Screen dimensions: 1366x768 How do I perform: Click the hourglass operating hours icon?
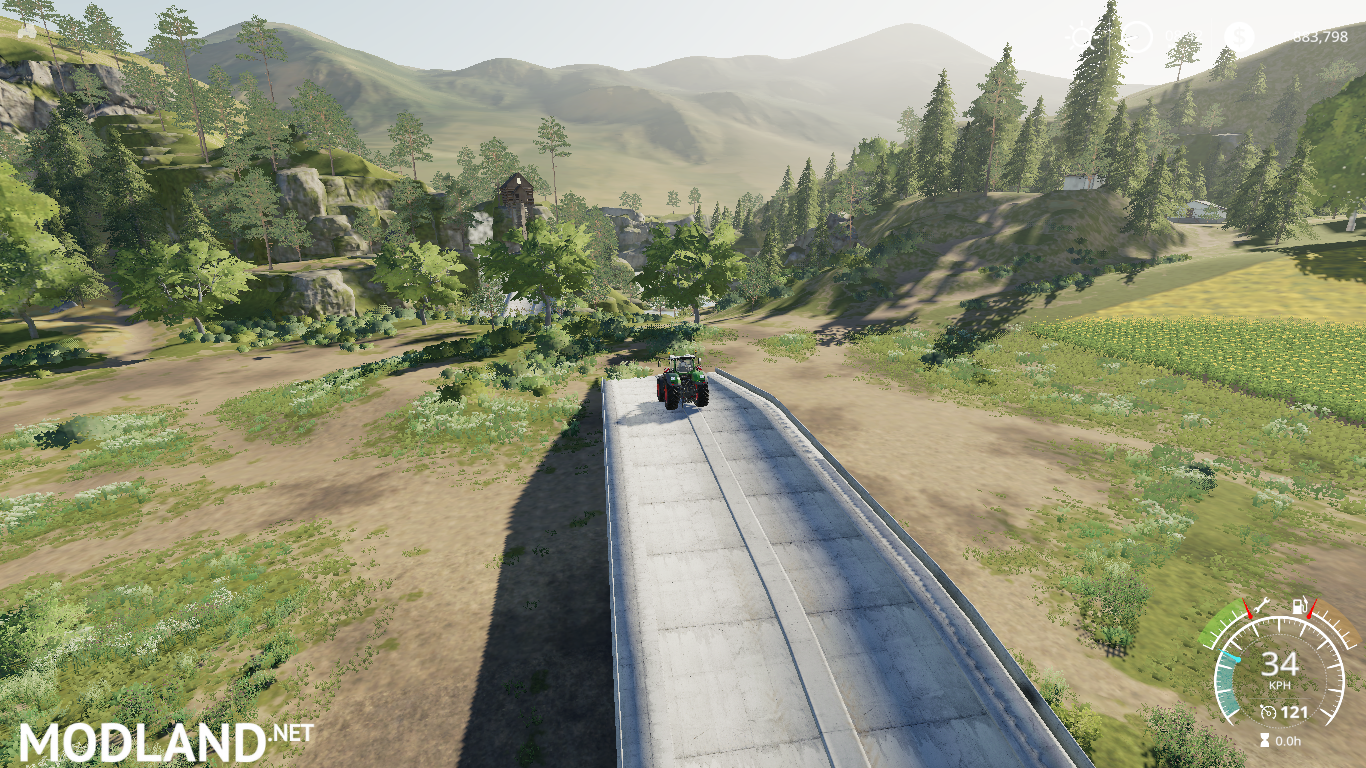1264,740
